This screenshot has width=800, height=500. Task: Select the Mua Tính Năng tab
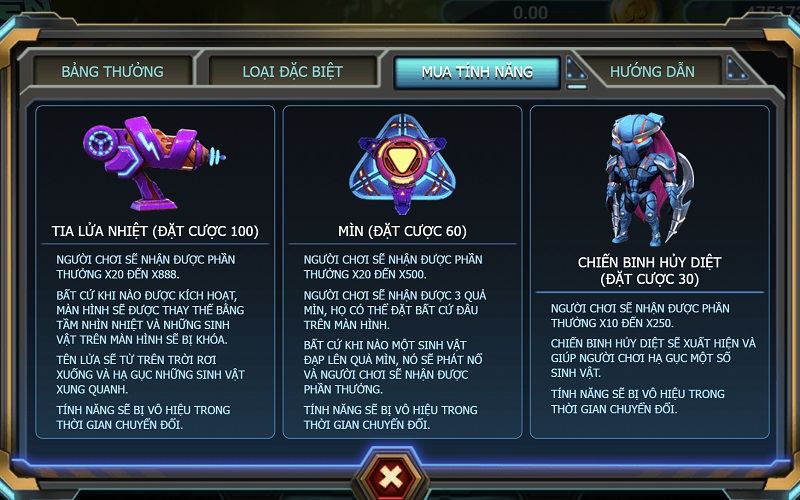(477, 72)
